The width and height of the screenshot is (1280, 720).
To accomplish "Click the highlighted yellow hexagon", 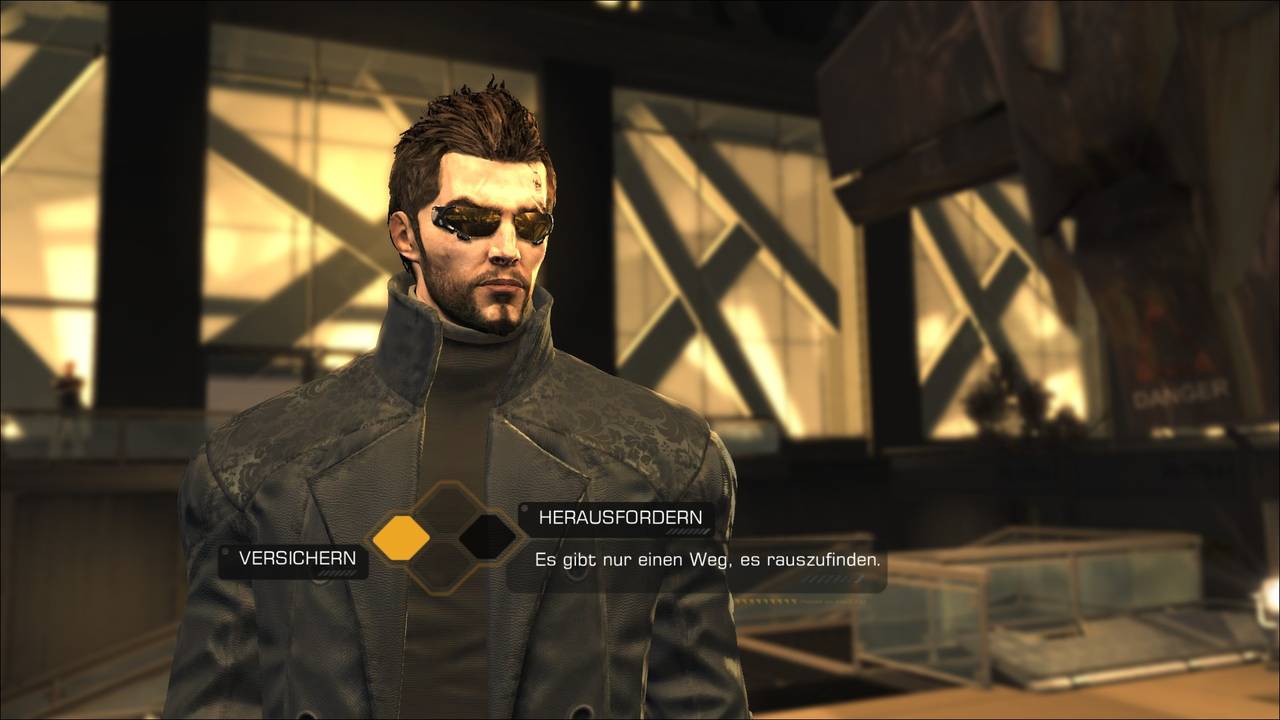I will tap(401, 539).
